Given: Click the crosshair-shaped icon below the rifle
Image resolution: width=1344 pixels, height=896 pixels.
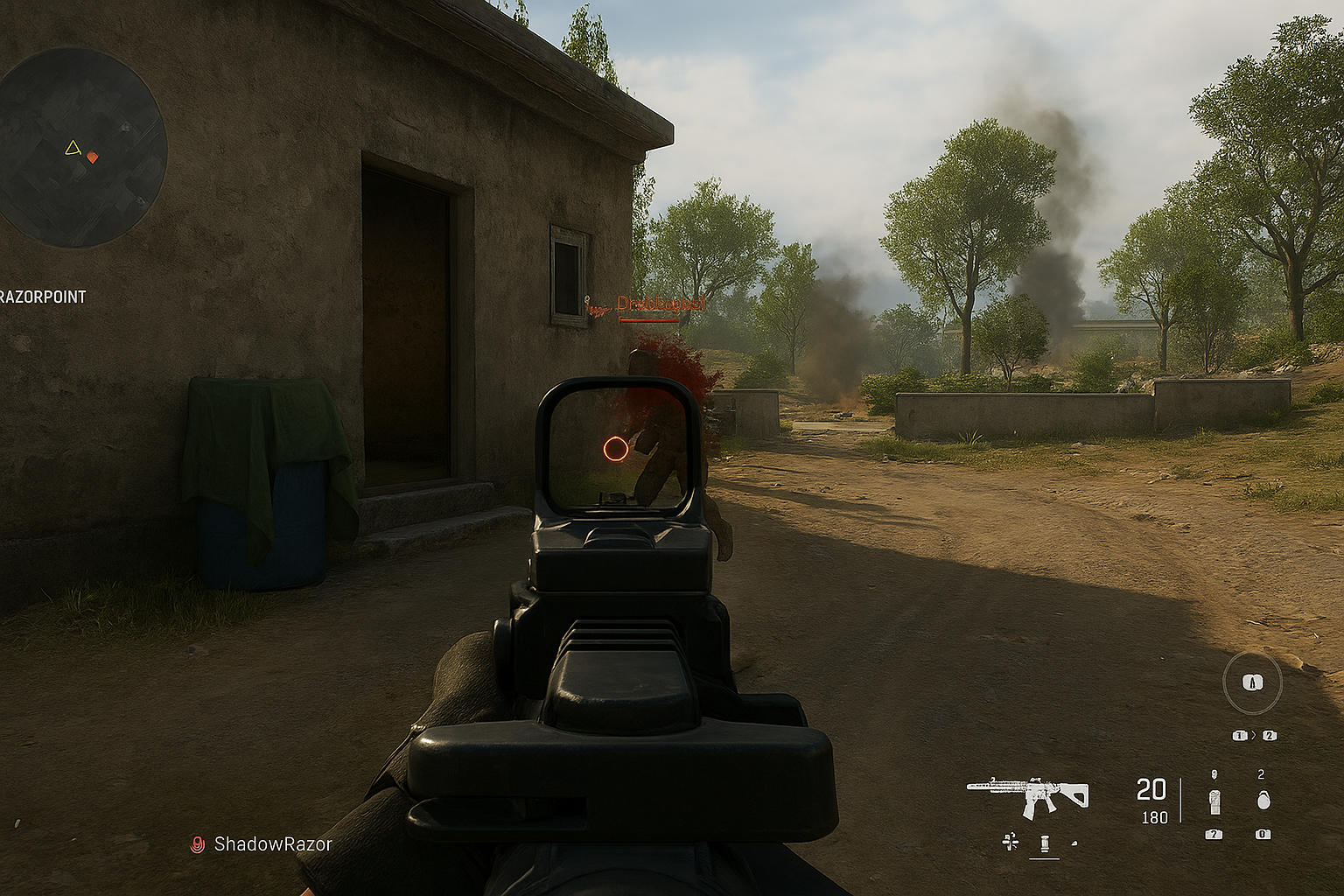Looking at the screenshot, I should (x=1011, y=842).
